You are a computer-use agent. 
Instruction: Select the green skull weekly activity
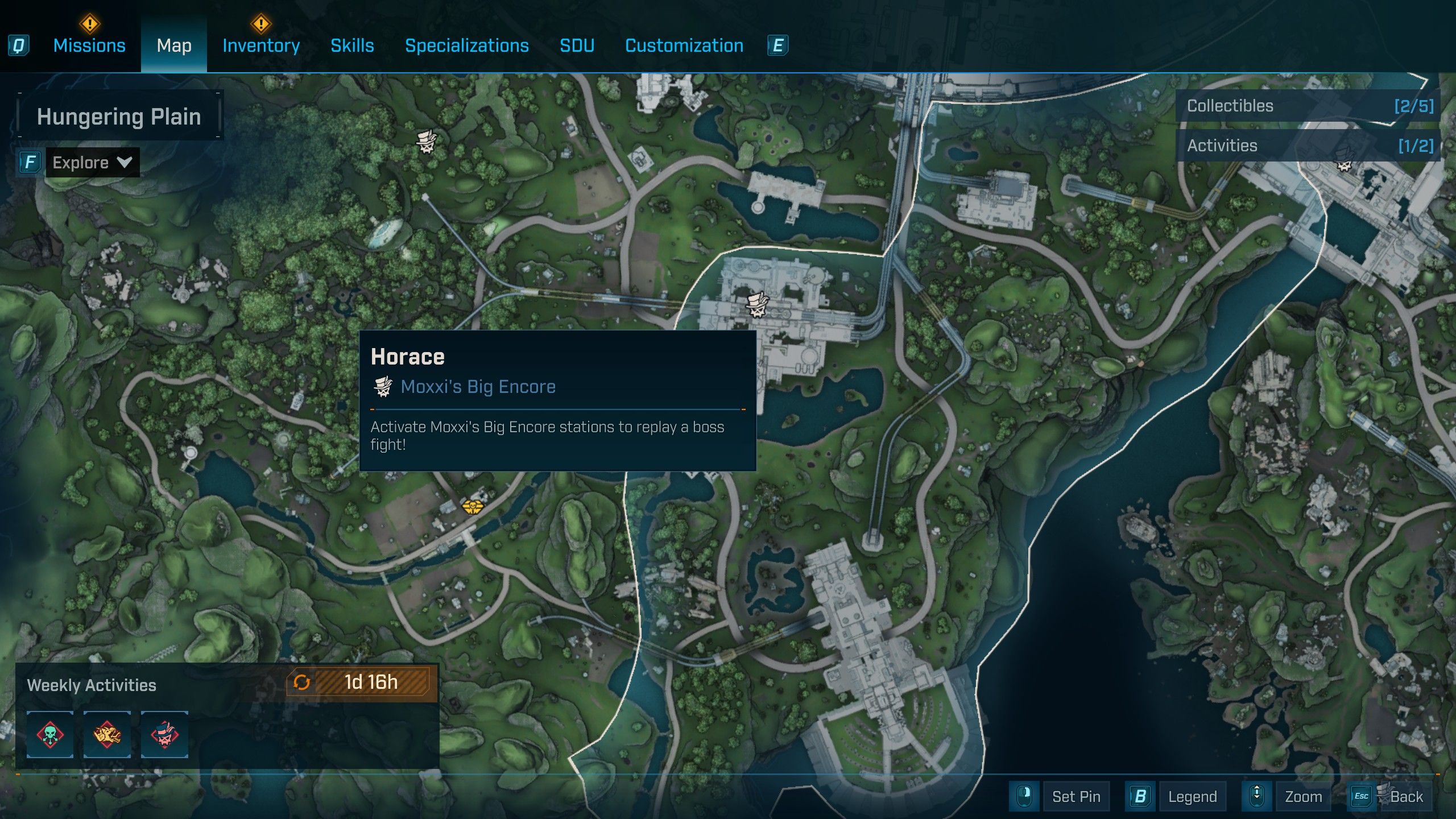50,734
